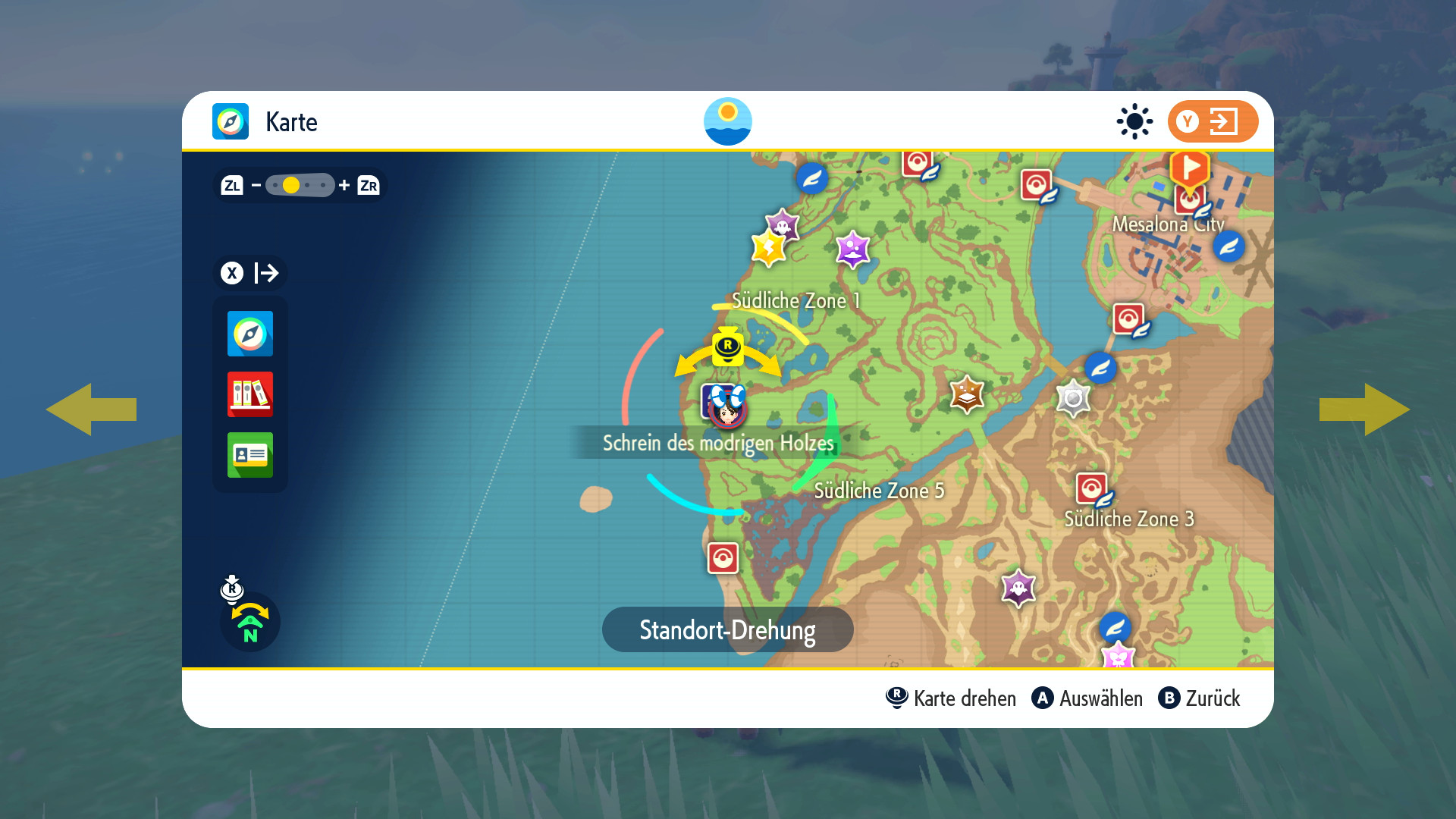Collapse the app sidebar with arrow toggle
Viewport: 1456px width, 819px height.
(251, 273)
